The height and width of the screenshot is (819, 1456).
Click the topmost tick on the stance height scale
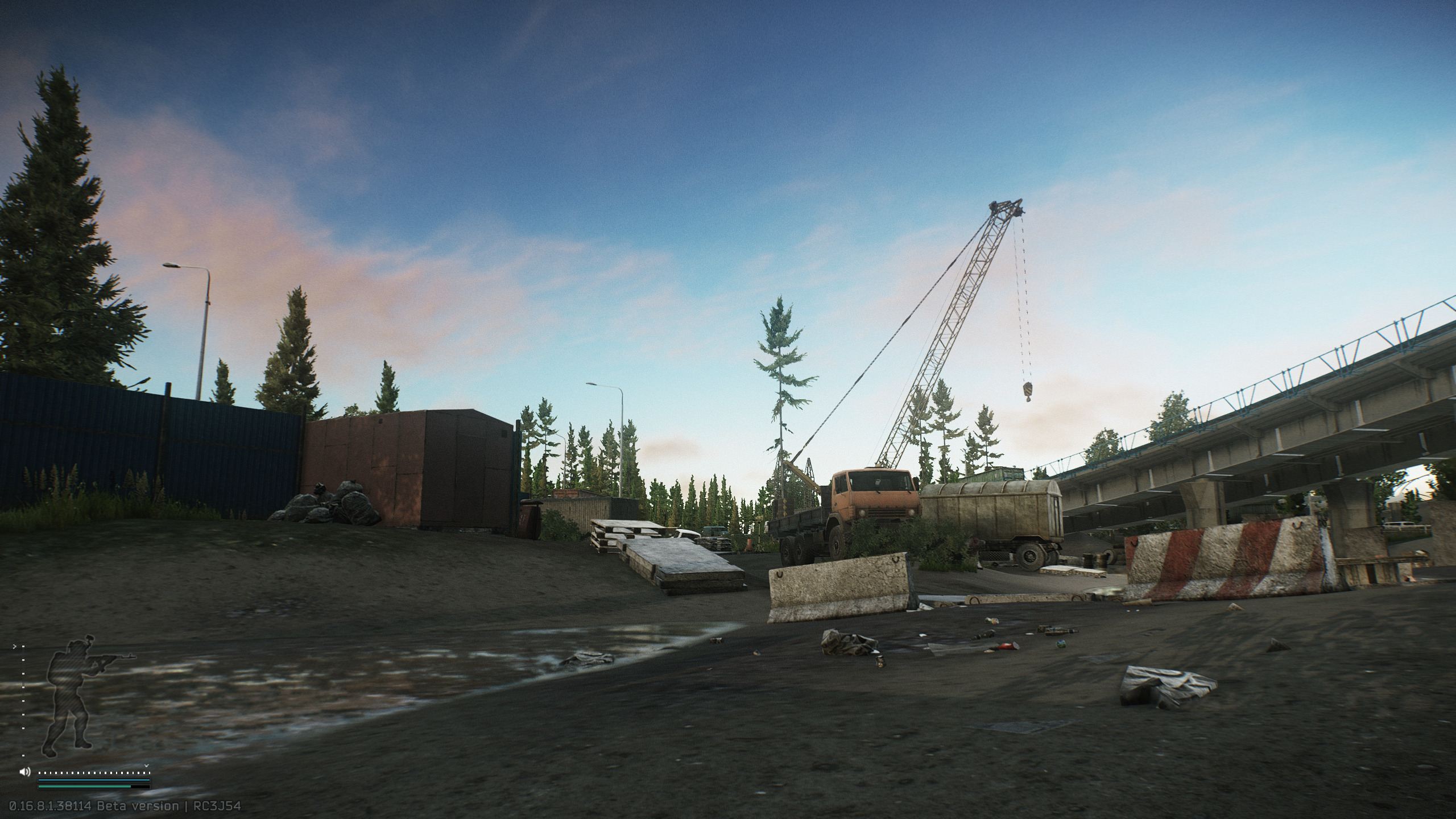[23, 646]
